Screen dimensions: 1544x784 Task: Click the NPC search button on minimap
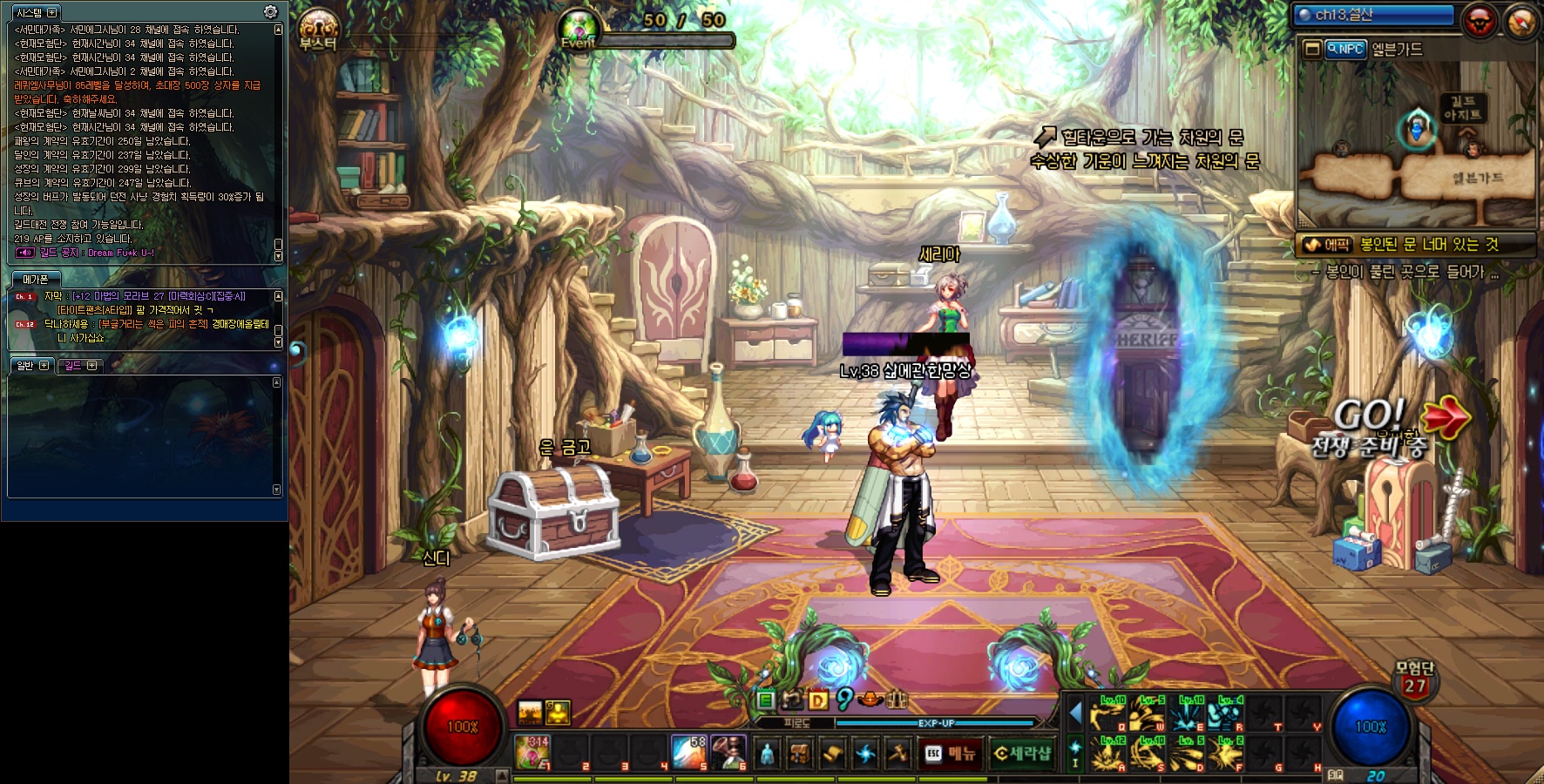pos(1345,50)
